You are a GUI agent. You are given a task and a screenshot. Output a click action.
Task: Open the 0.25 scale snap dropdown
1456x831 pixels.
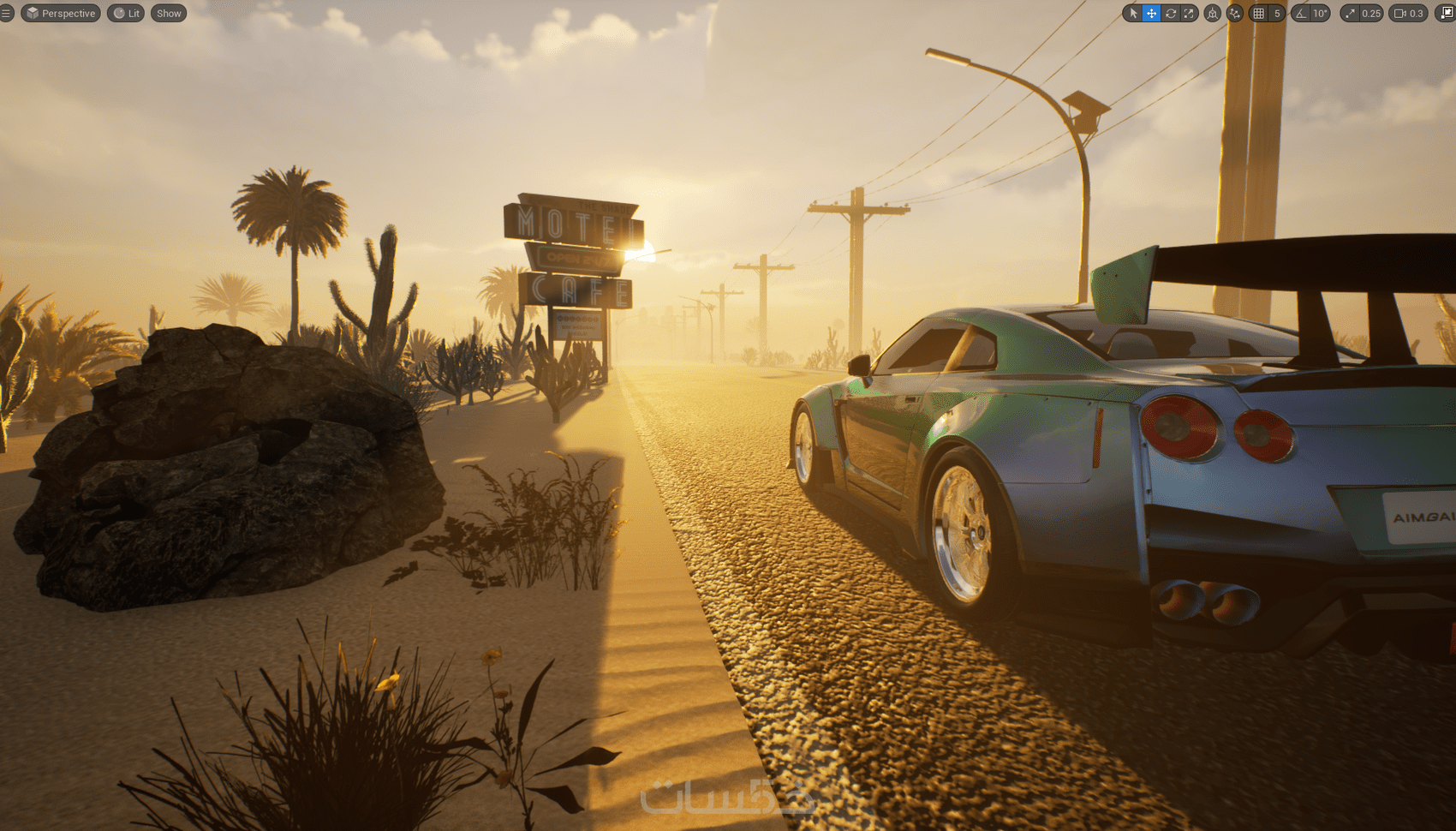(1371, 14)
